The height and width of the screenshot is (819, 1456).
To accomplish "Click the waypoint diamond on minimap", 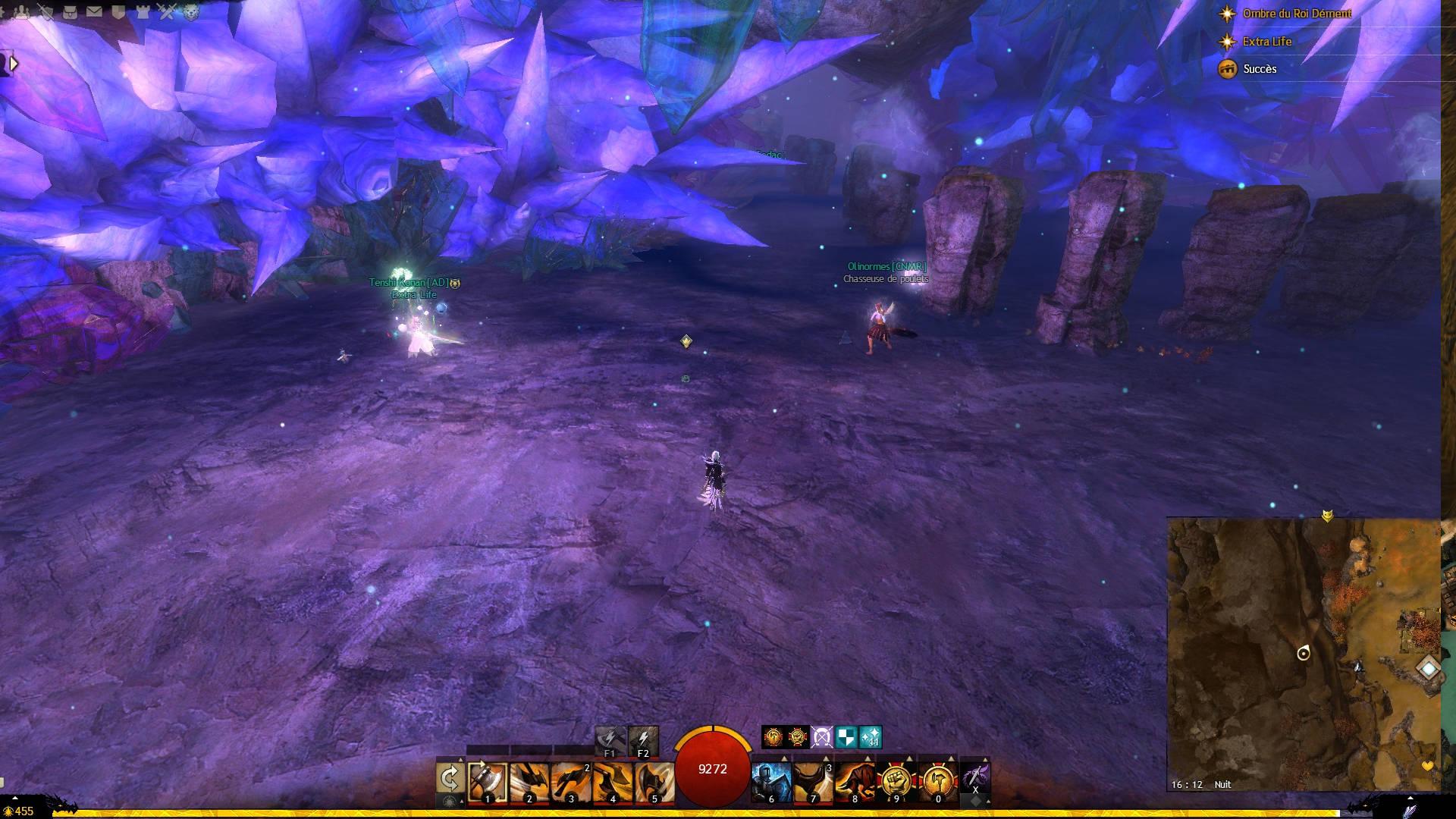I will (x=1429, y=669).
